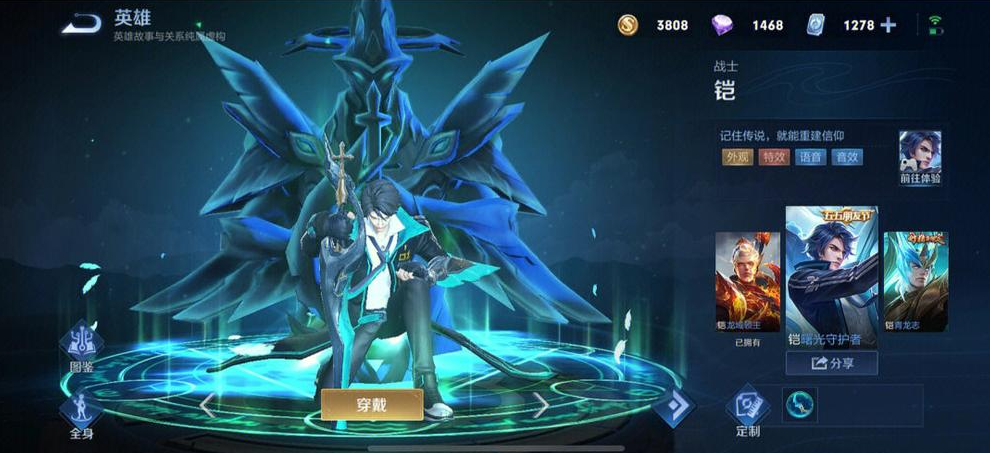
Task: Select the 外观 appearance tag
Action: click(737, 157)
